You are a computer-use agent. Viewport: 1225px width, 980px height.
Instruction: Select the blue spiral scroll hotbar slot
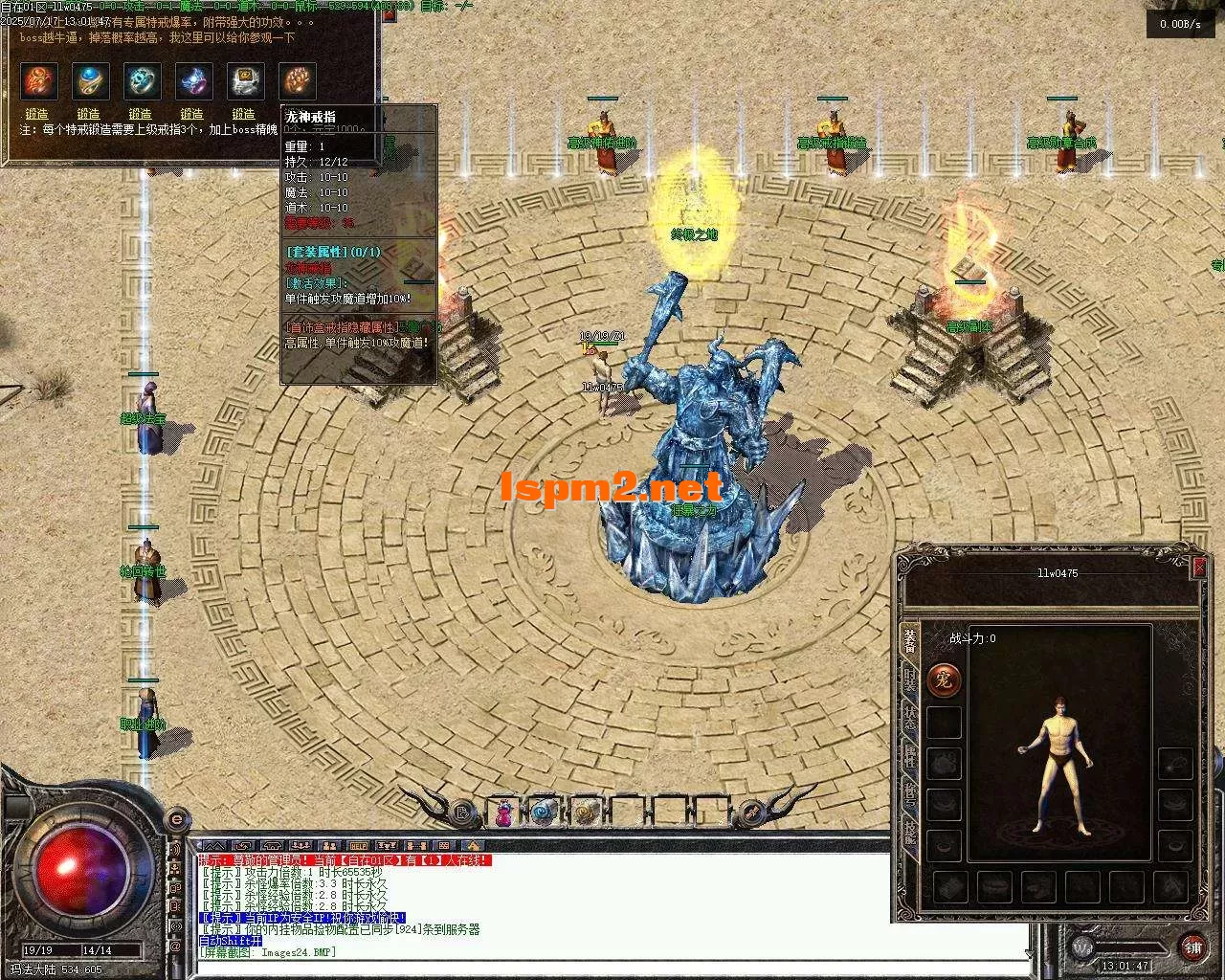coord(543,813)
